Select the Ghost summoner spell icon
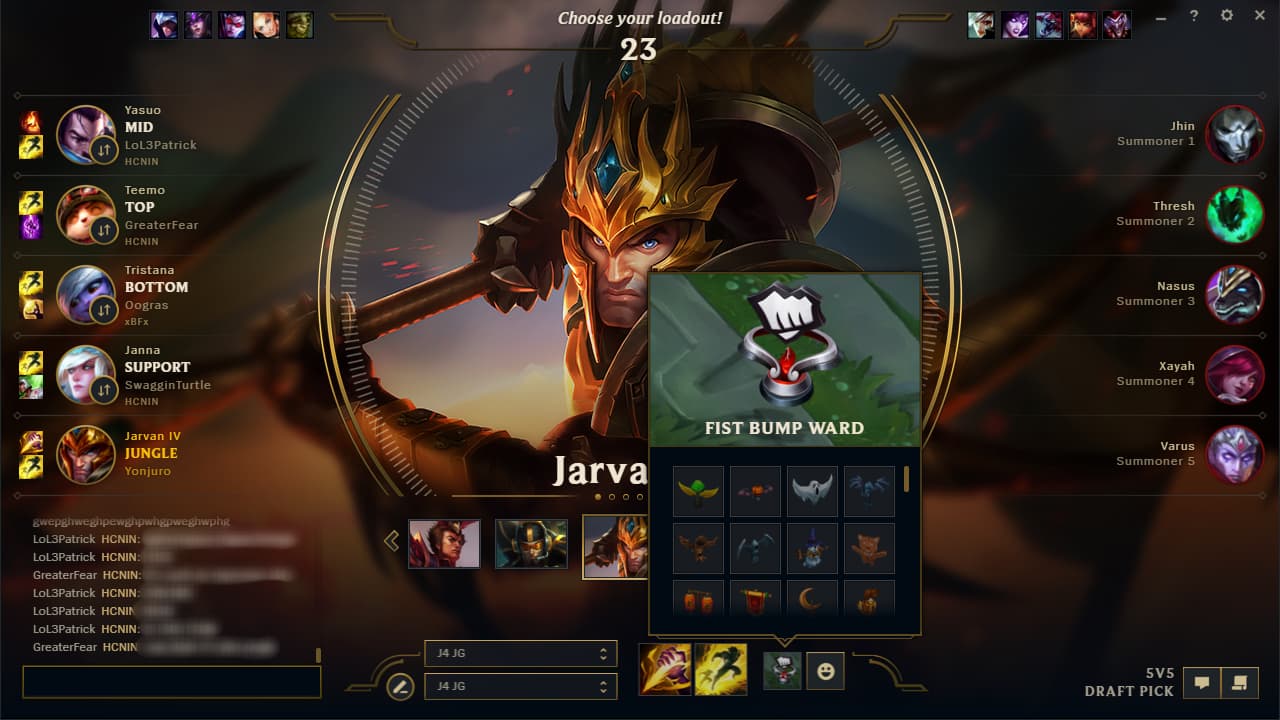The width and height of the screenshot is (1280, 720). 722,670
